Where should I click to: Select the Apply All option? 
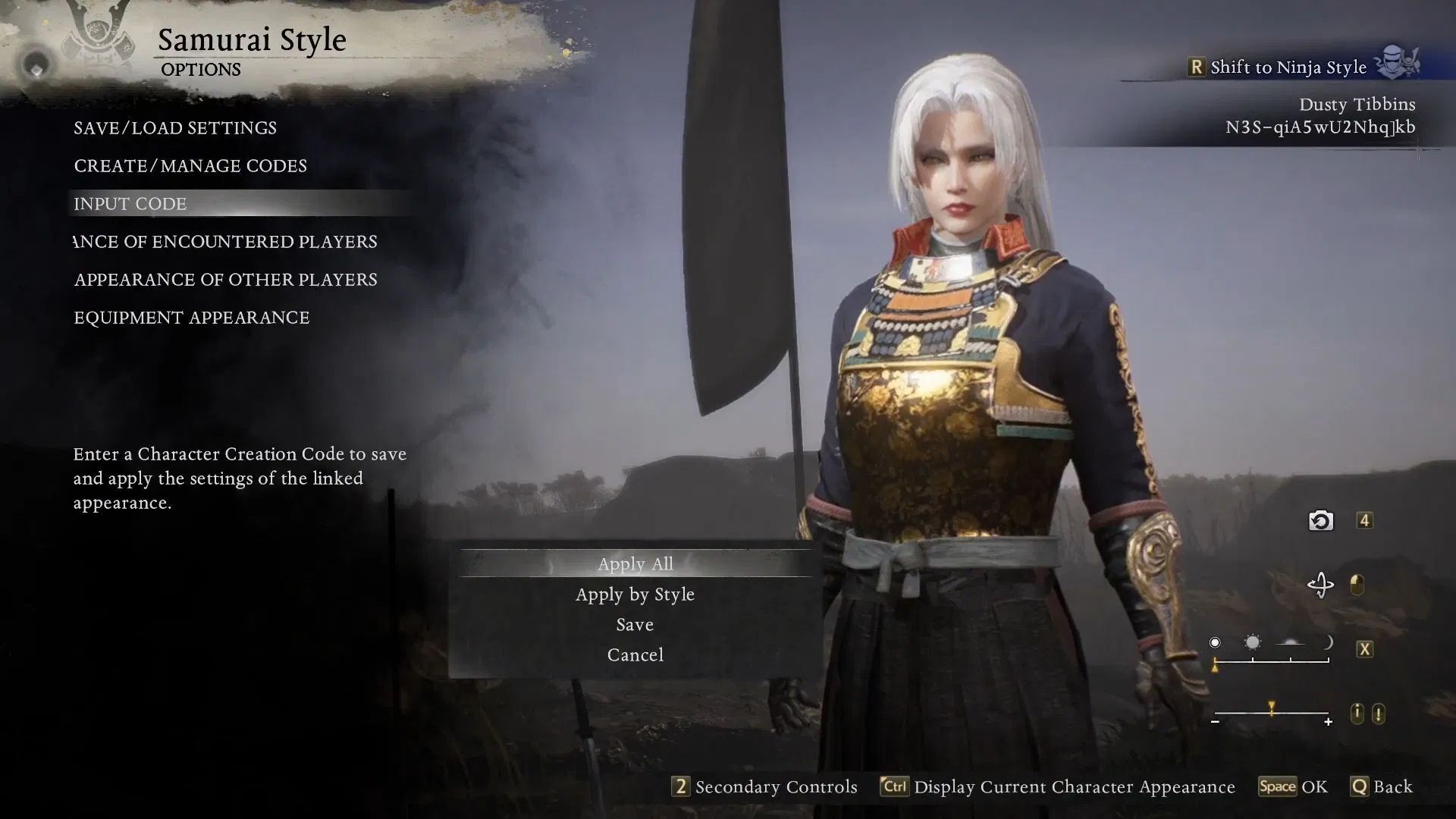point(635,563)
